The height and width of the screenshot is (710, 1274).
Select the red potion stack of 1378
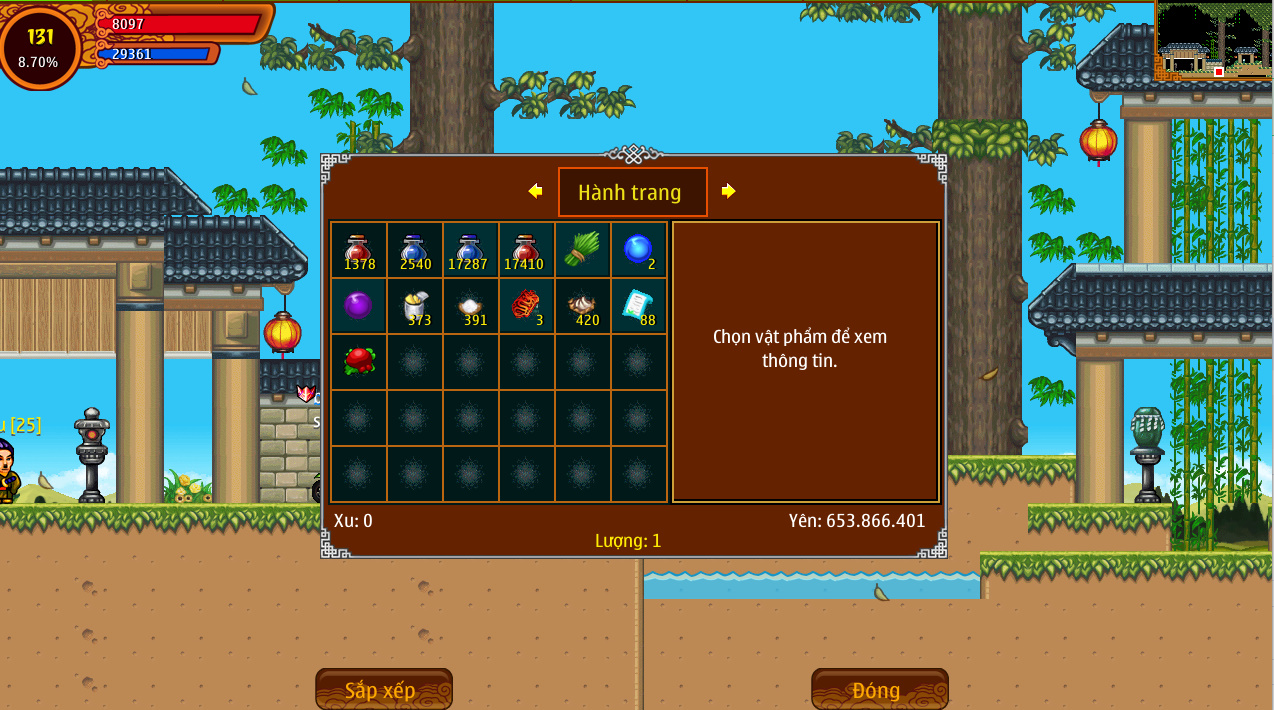tap(359, 250)
